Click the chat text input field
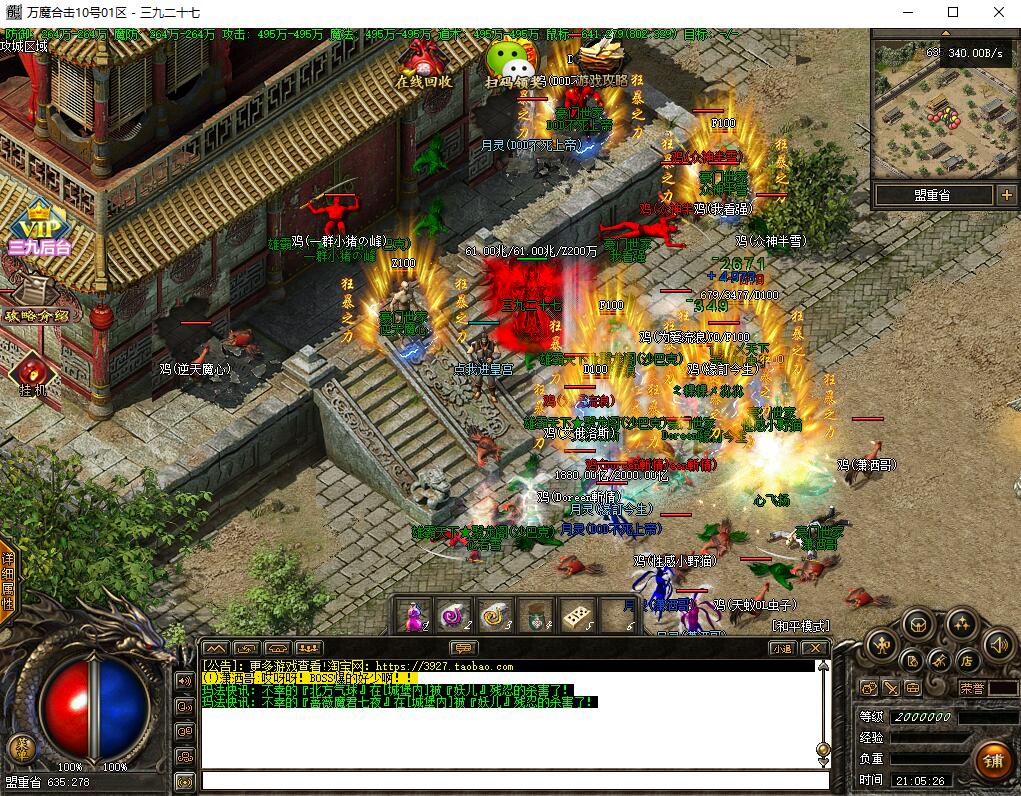Viewport: 1021px width, 796px height. pyautogui.click(x=515, y=781)
